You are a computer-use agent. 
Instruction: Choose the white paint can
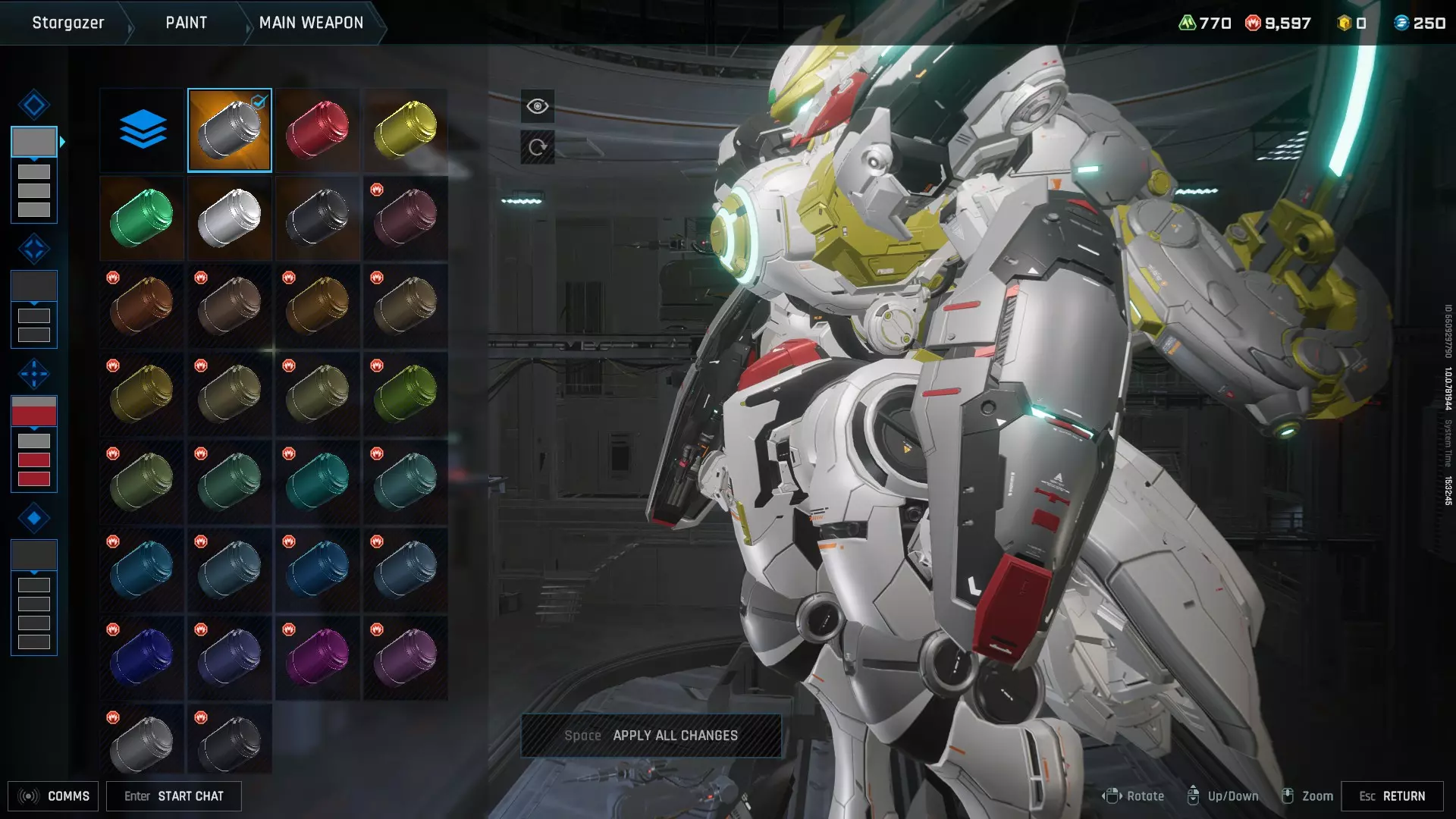click(x=230, y=218)
